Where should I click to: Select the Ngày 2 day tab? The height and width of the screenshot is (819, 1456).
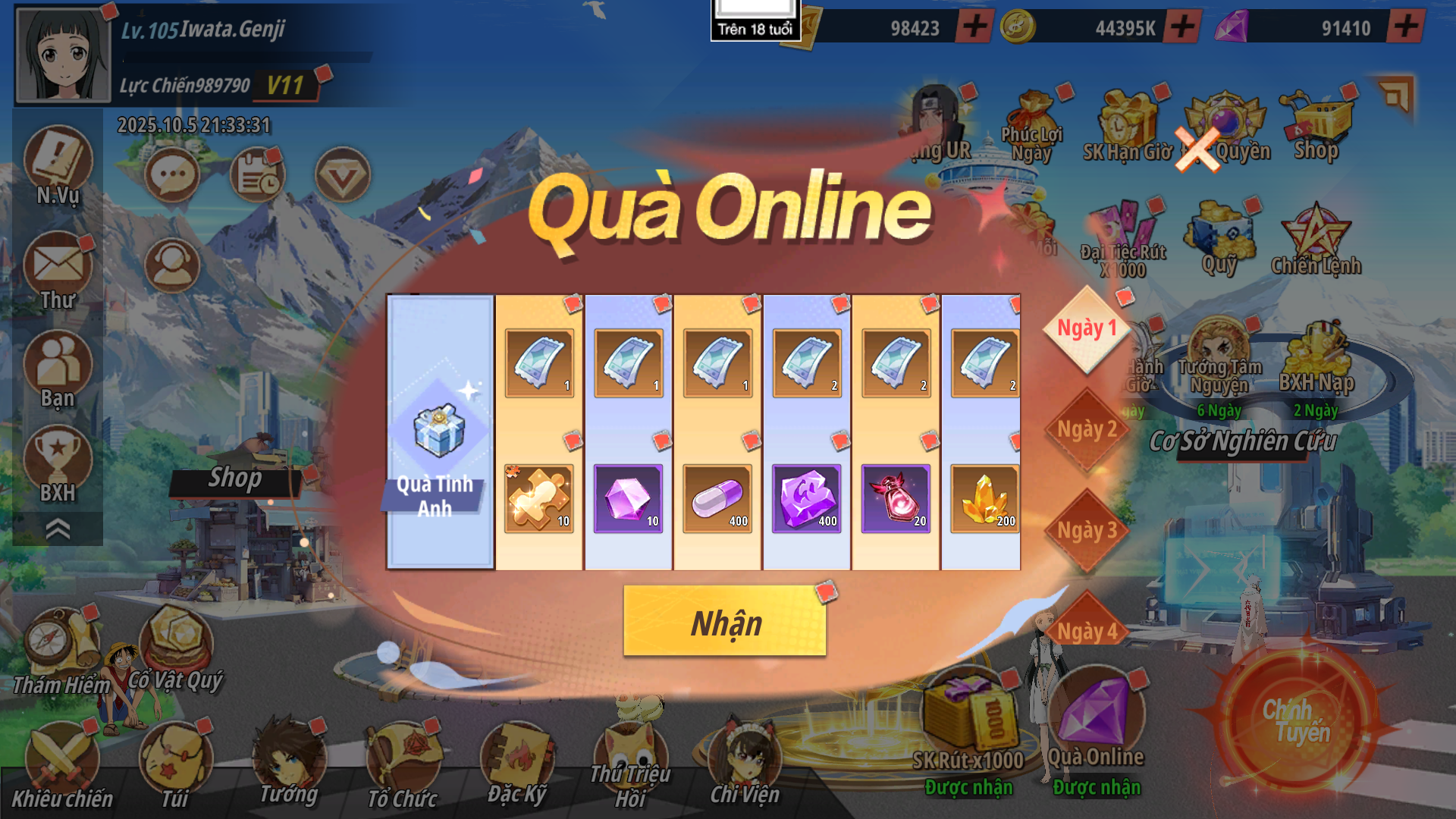pos(1087,430)
